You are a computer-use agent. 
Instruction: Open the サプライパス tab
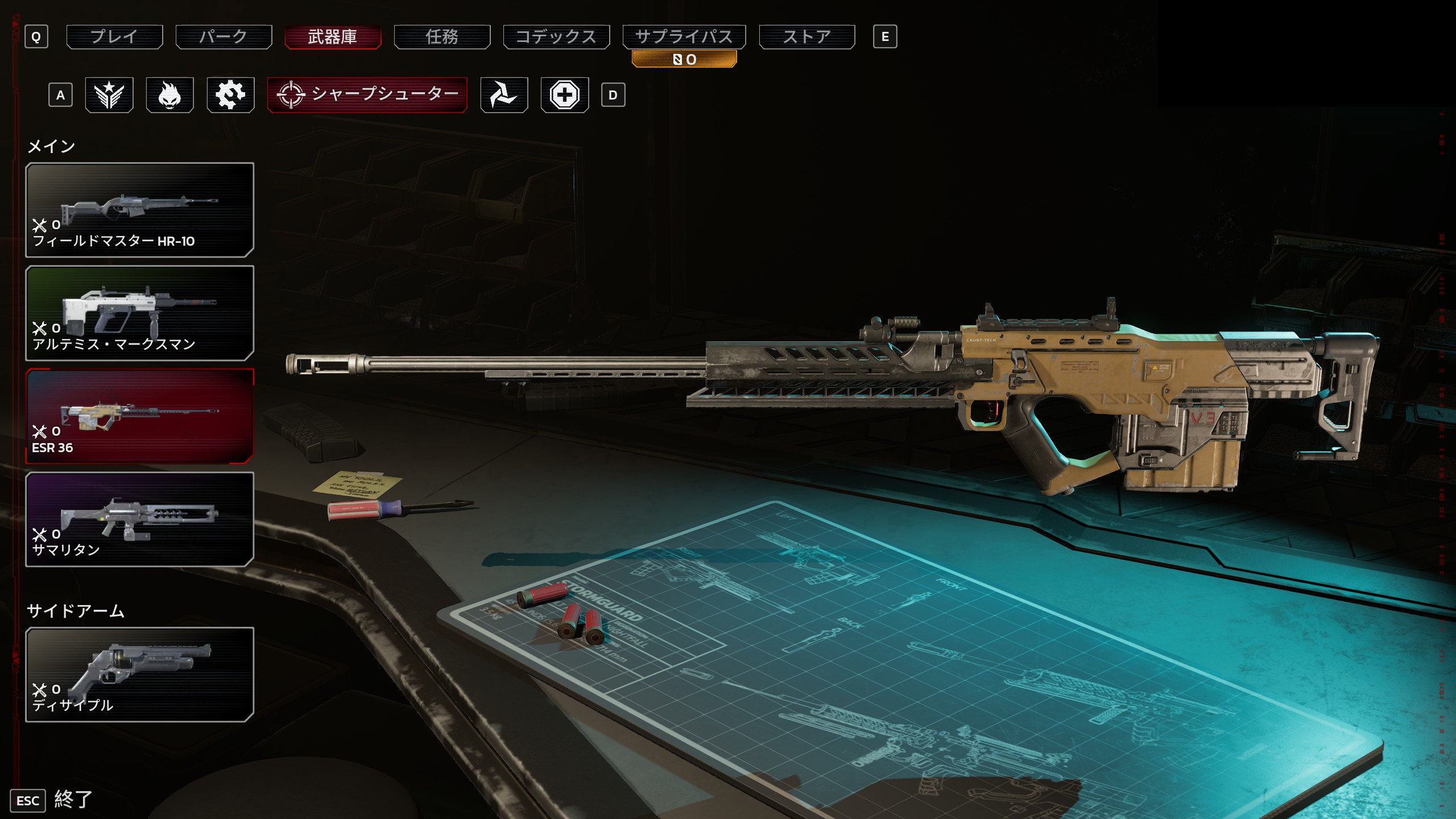pyautogui.click(x=684, y=37)
